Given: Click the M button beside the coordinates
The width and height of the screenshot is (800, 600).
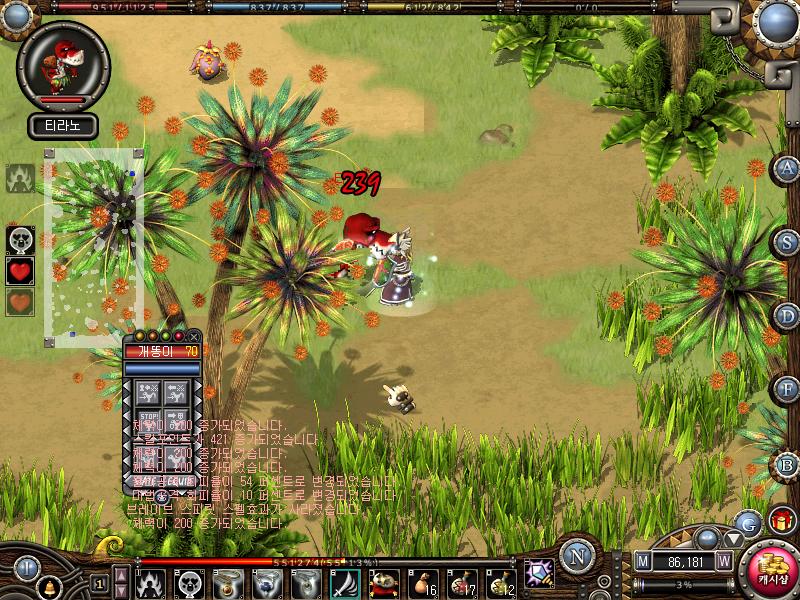Looking at the screenshot, I should (643, 562).
